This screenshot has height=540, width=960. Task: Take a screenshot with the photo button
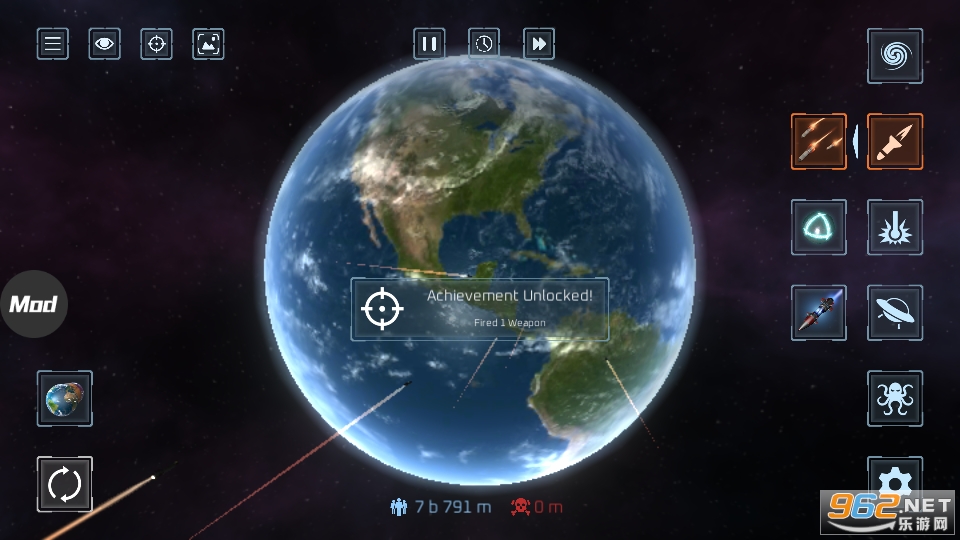coord(208,44)
